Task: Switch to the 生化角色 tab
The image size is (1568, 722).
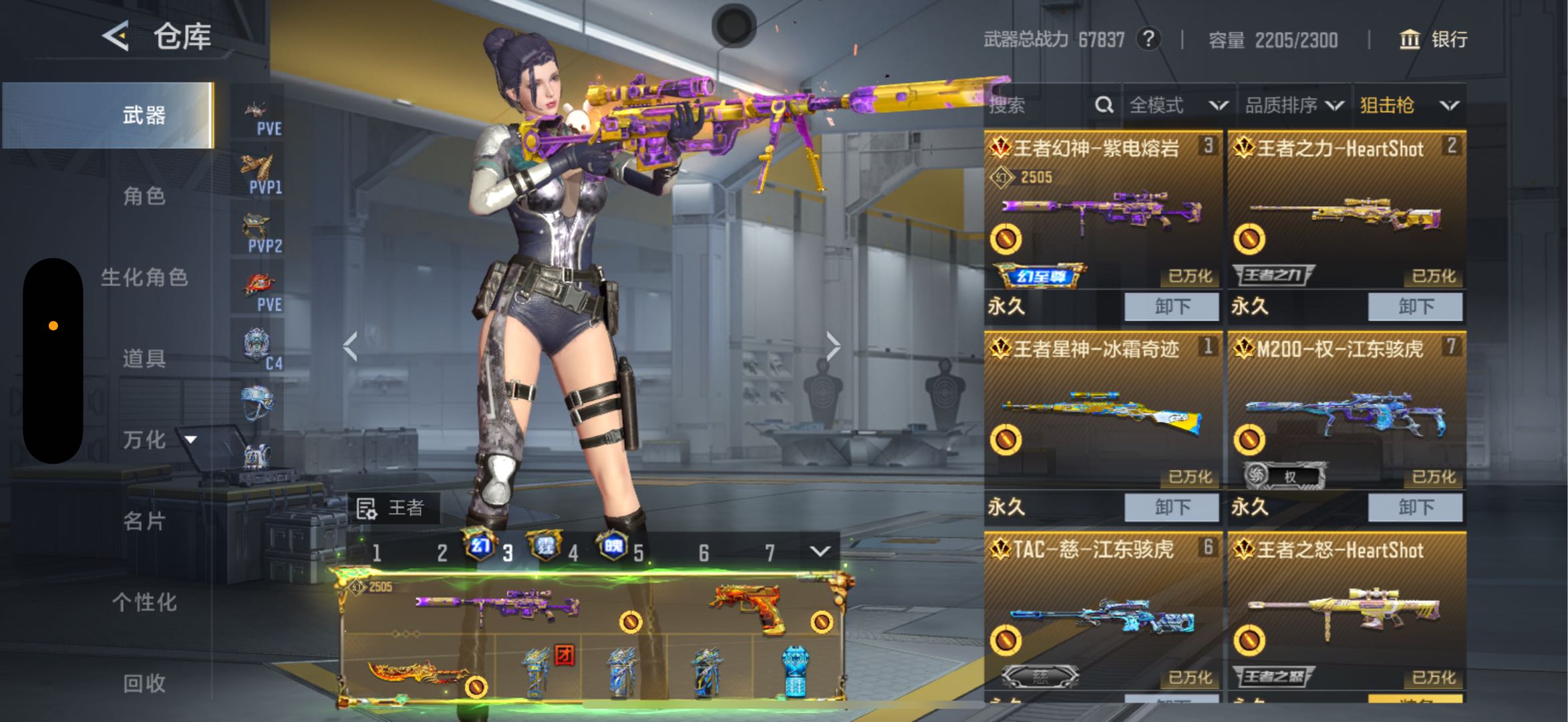Action: pos(144,277)
